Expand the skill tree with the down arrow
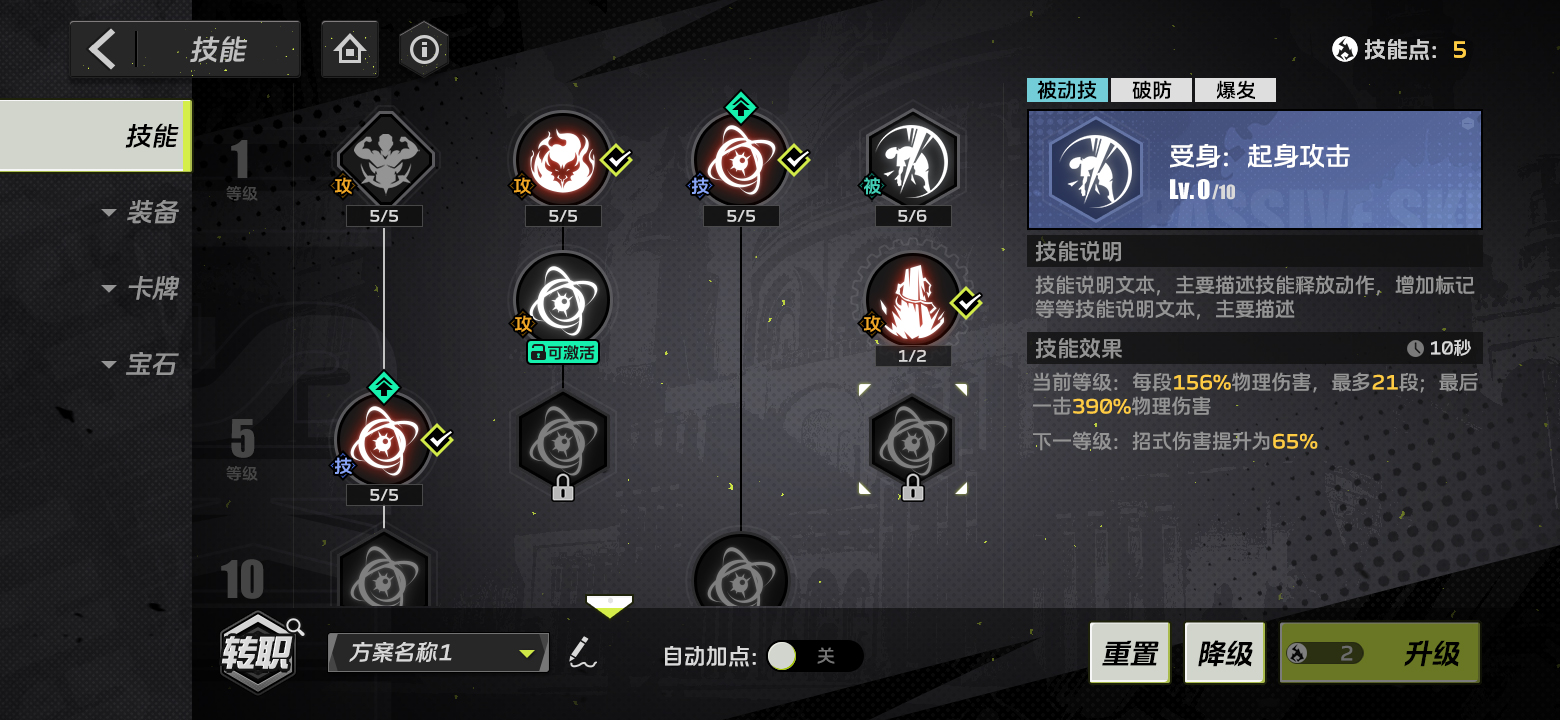1560x720 pixels. 609,604
